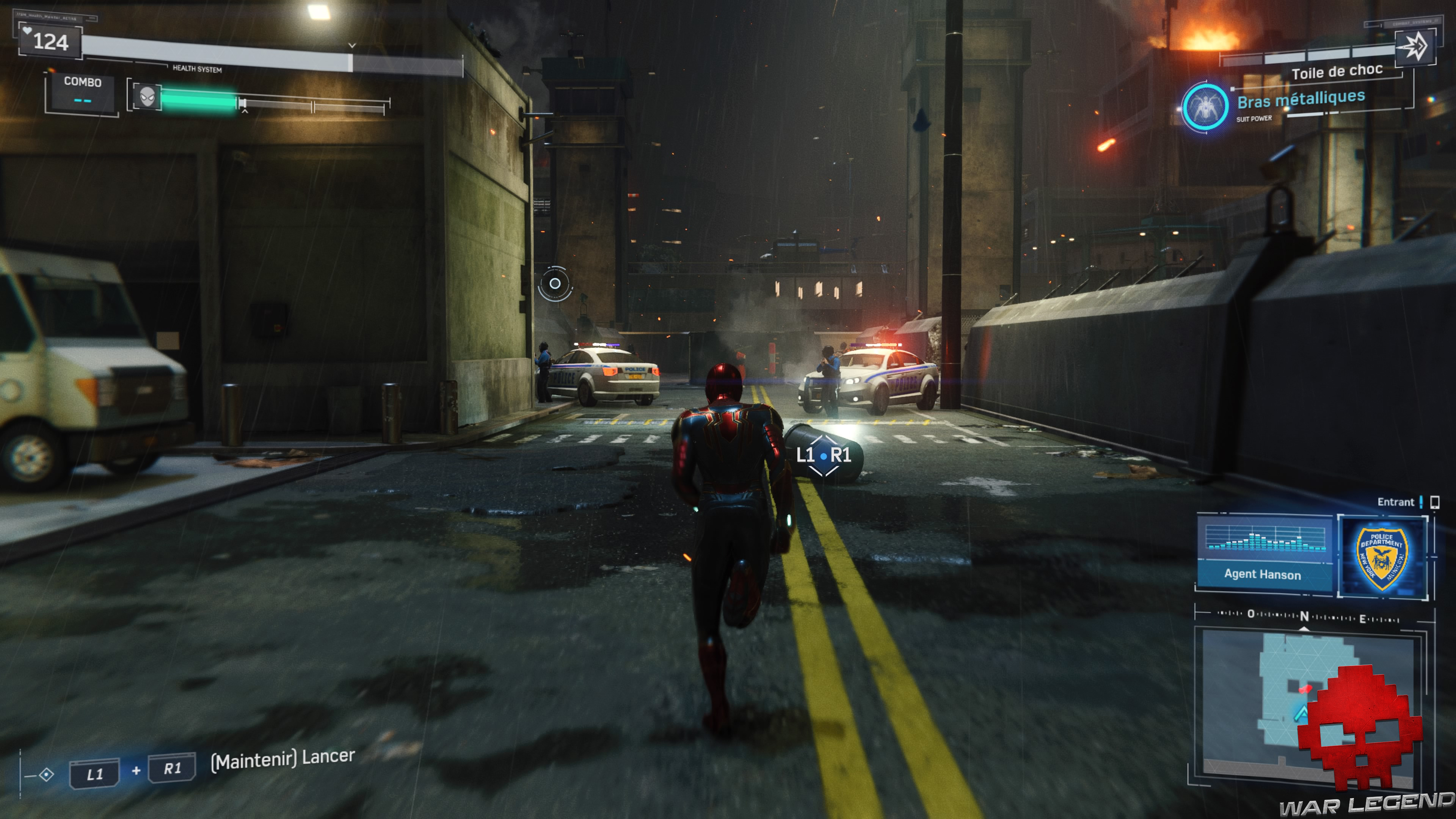
Task: Click the Spider-Man mask focus icon
Action: tap(147, 97)
